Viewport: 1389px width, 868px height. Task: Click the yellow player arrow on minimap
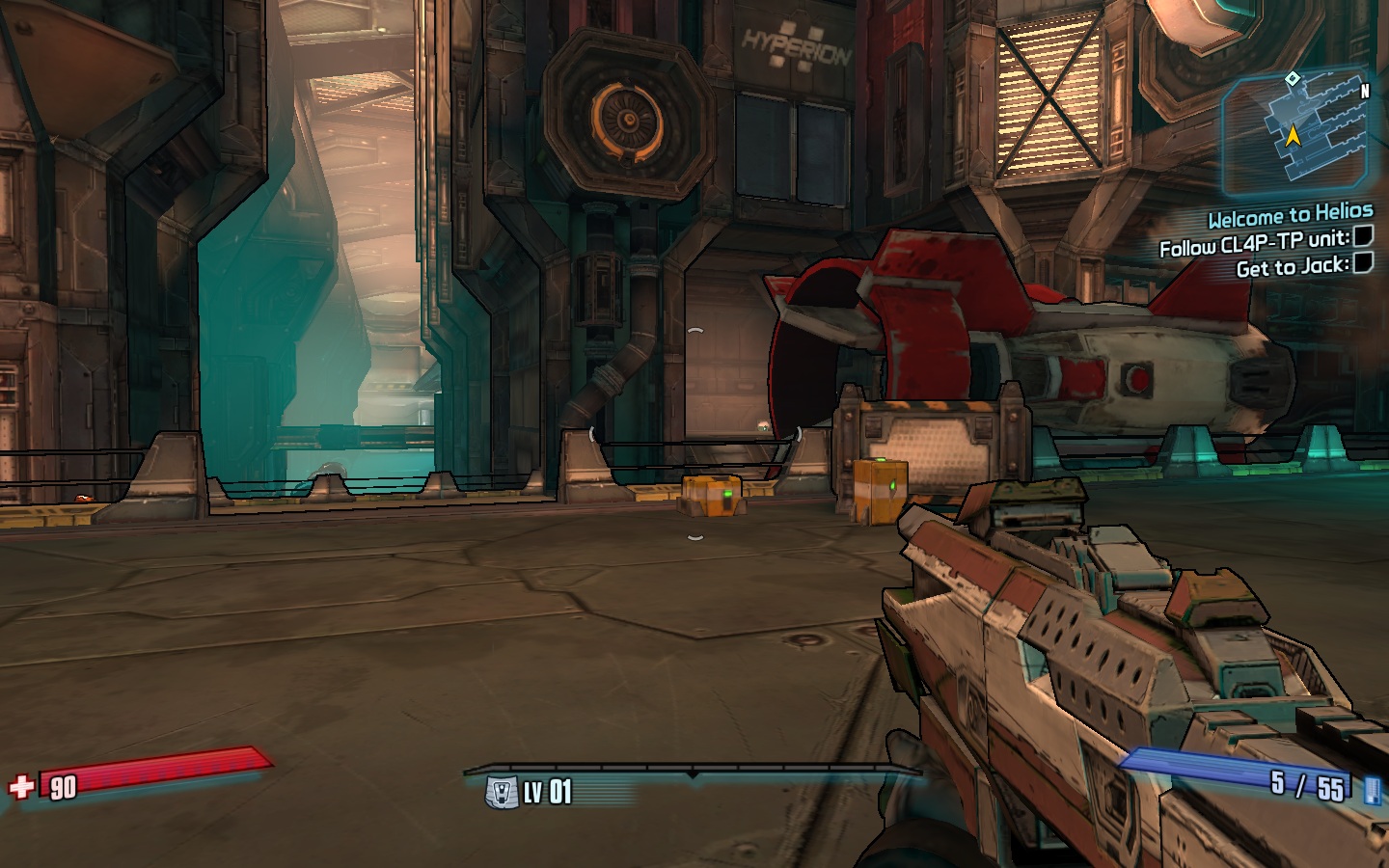[1293, 137]
